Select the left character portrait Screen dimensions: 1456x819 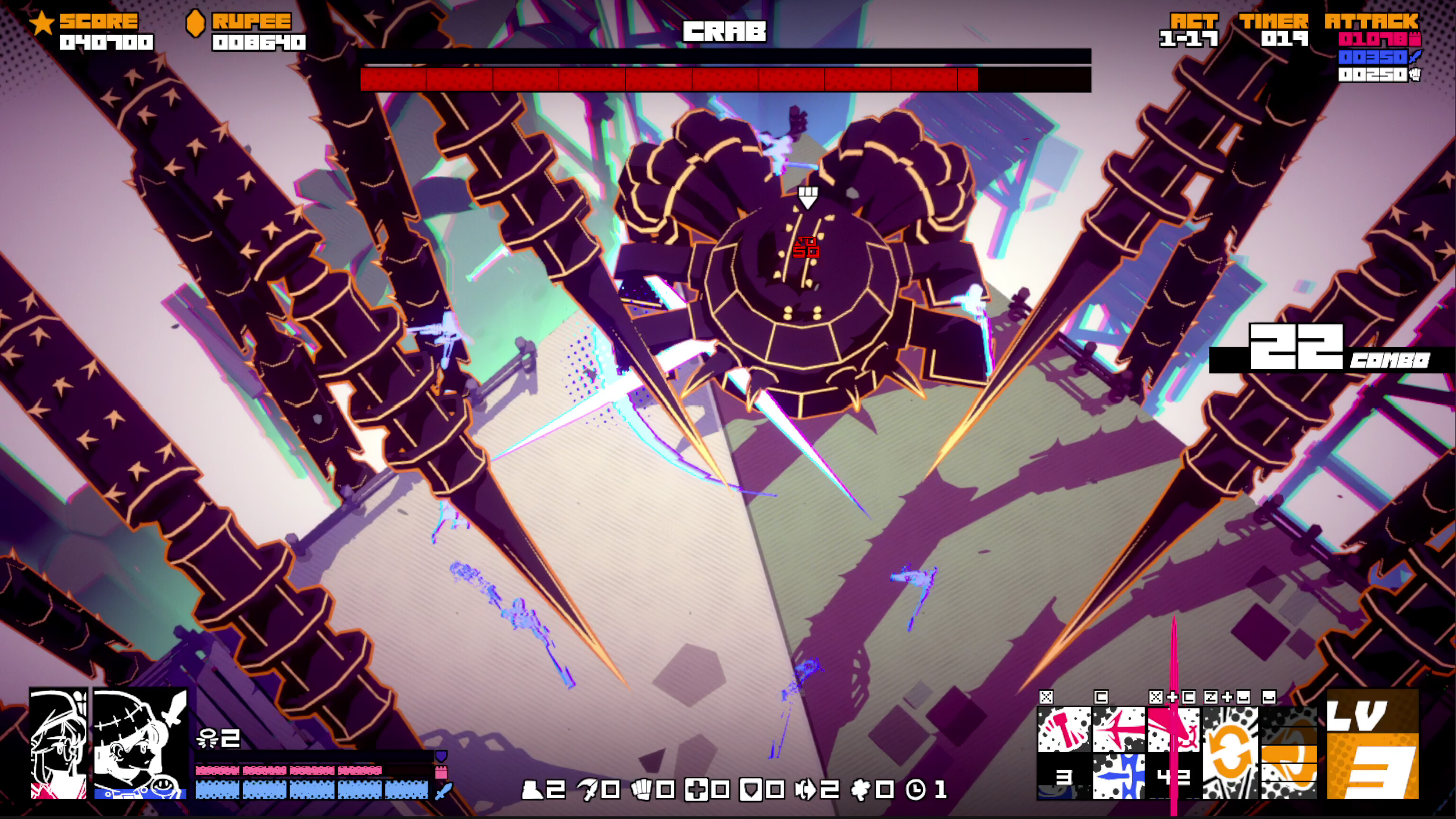(x=58, y=746)
